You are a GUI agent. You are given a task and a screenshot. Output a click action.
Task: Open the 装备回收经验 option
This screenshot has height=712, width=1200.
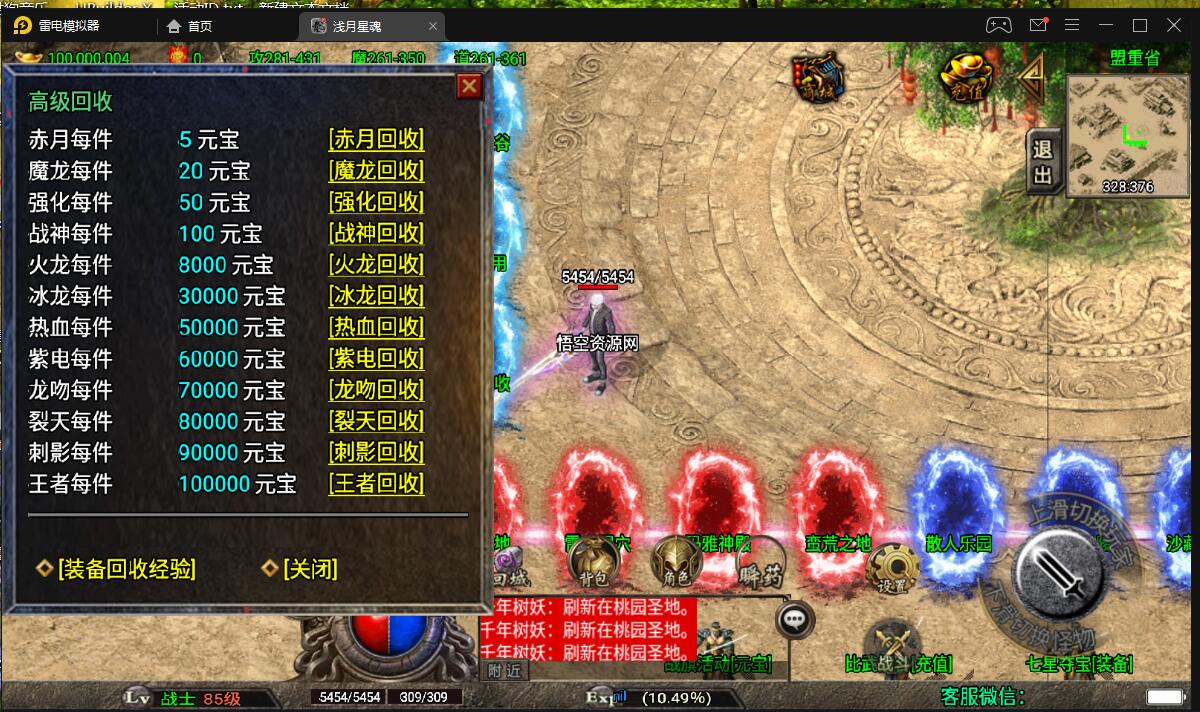click(x=126, y=569)
